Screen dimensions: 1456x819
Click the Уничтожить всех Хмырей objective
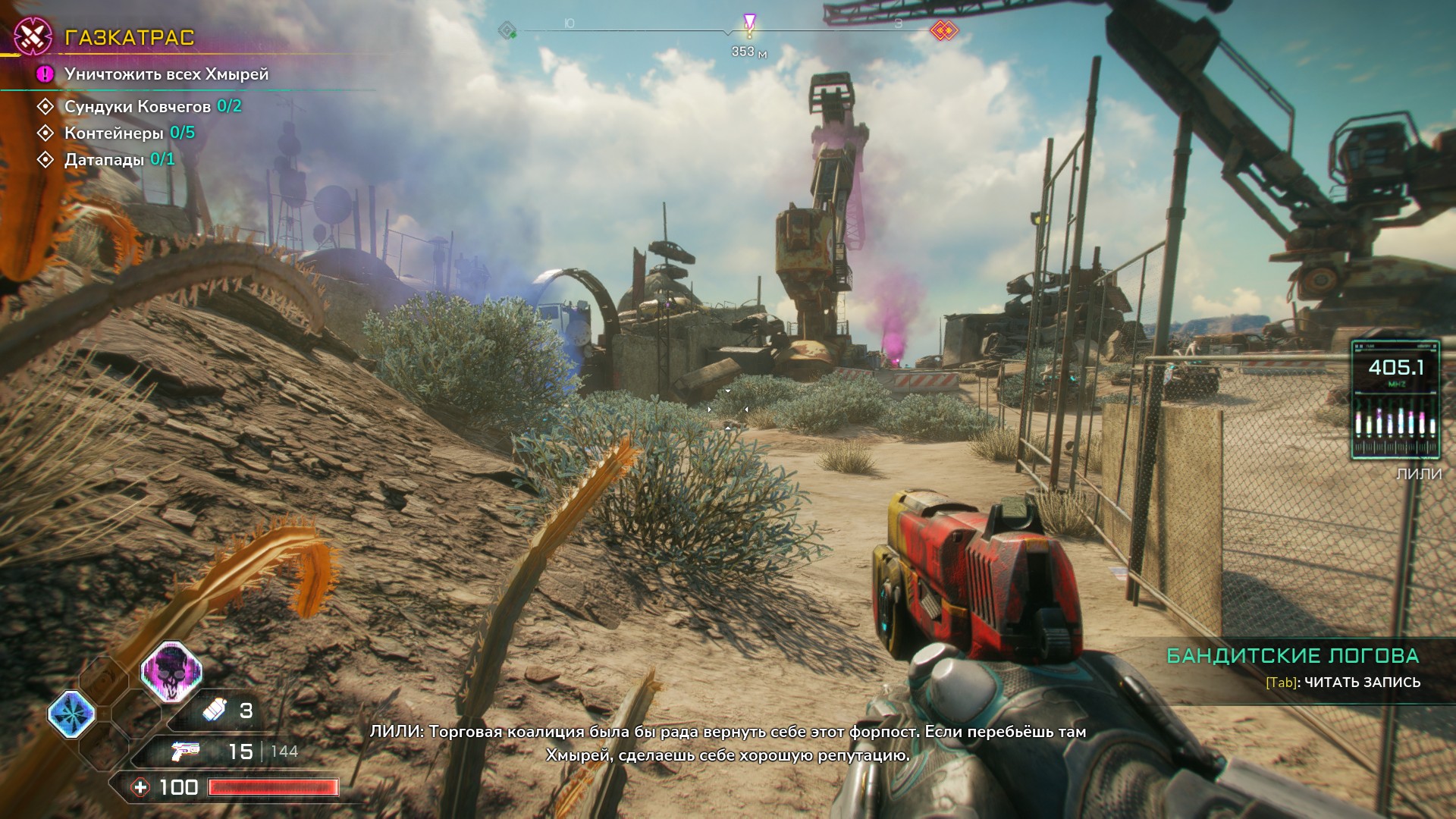(x=166, y=74)
